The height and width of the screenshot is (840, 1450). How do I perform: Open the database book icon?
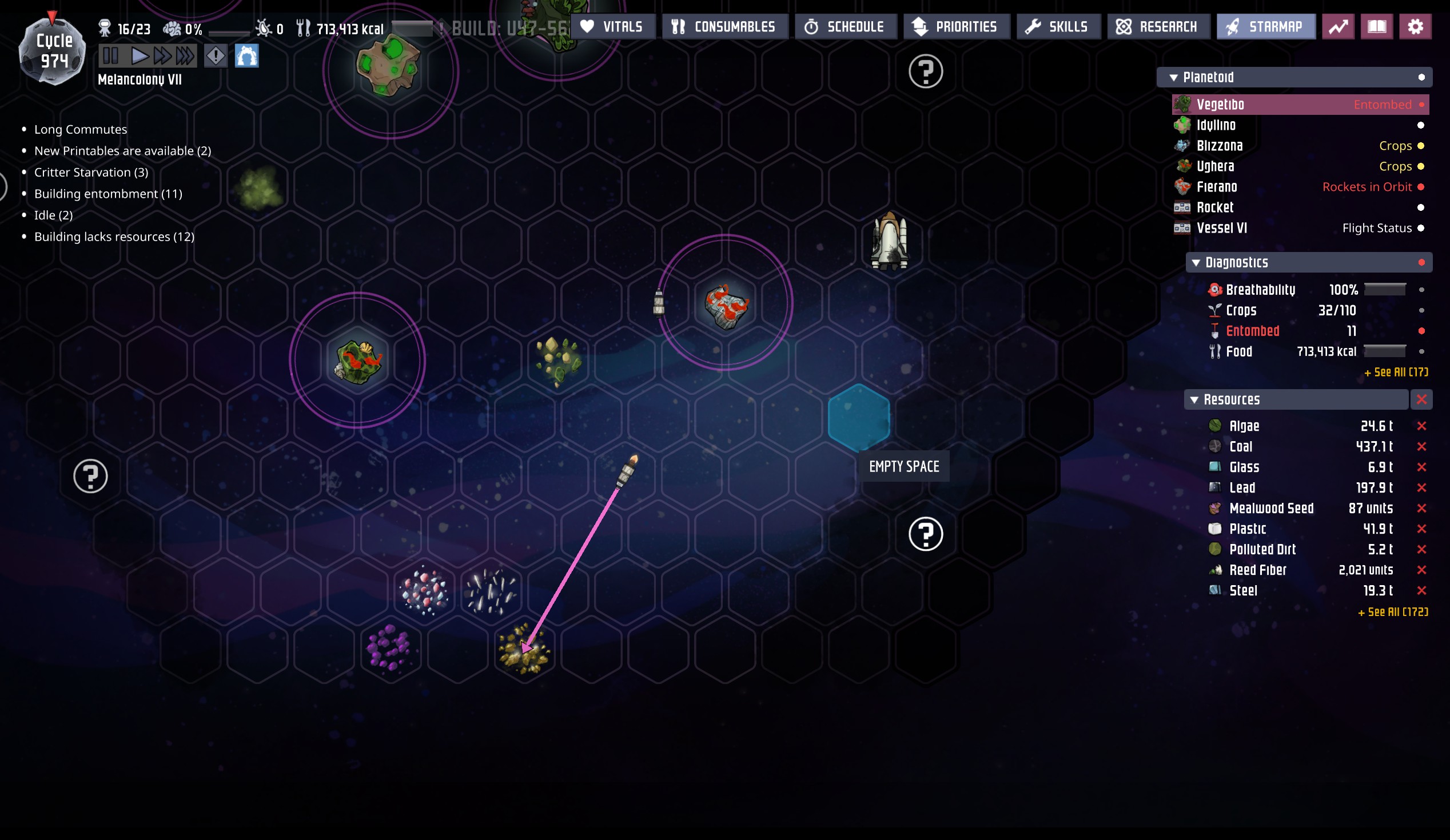[1376, 26]
